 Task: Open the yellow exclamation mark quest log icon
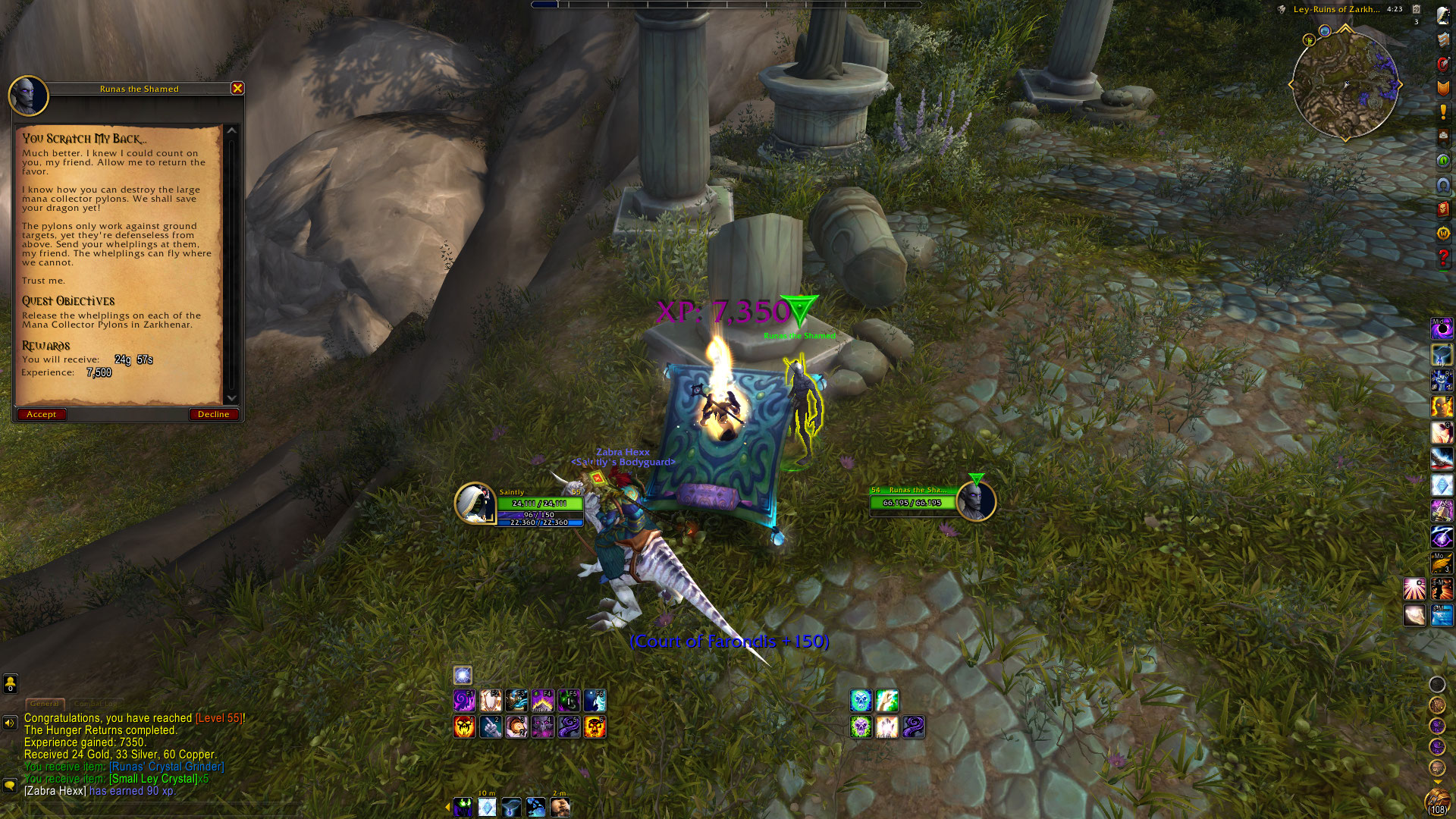point(1442,112)
